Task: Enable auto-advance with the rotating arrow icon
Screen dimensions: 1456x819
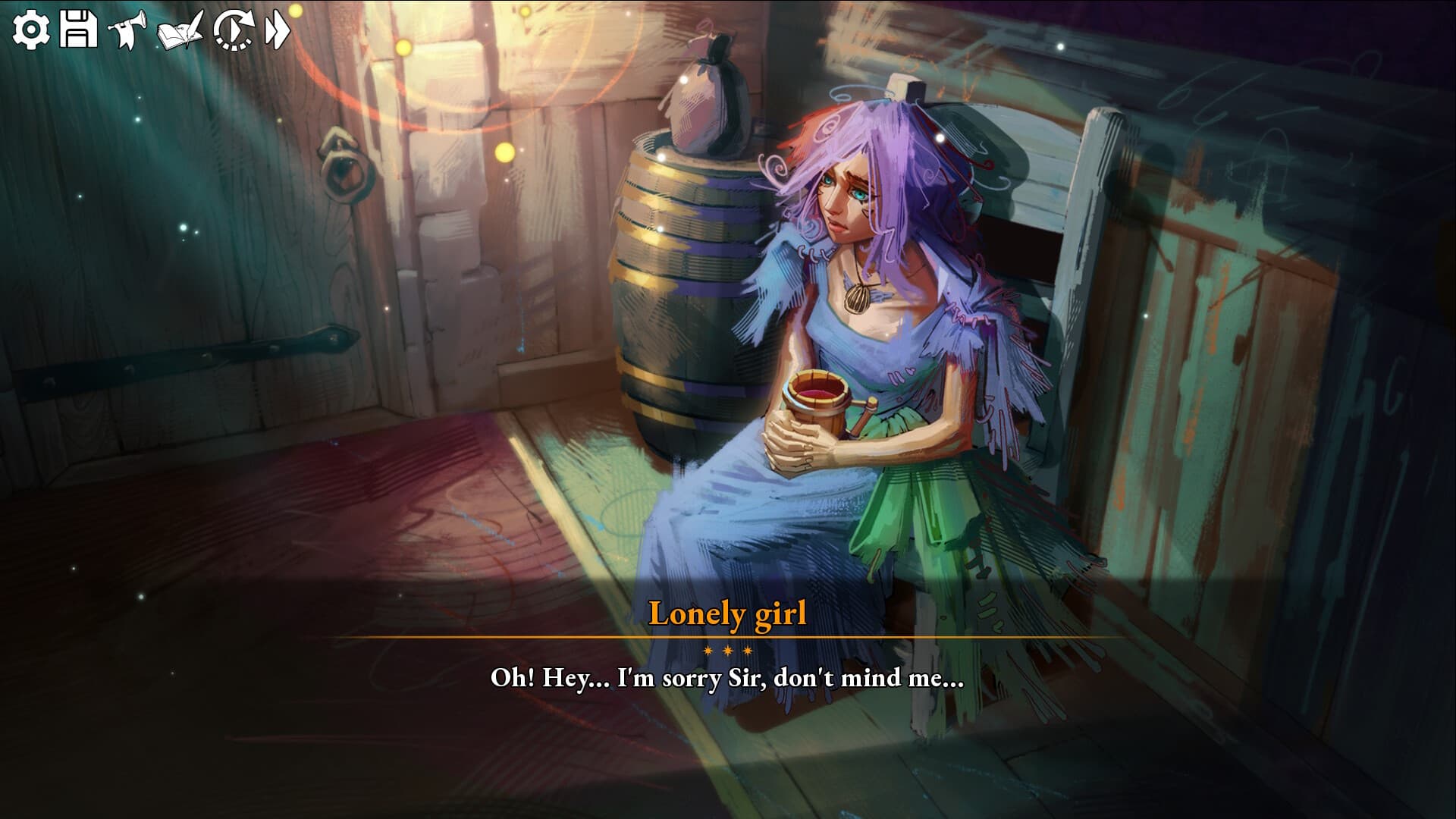Action: pos(234,30)
